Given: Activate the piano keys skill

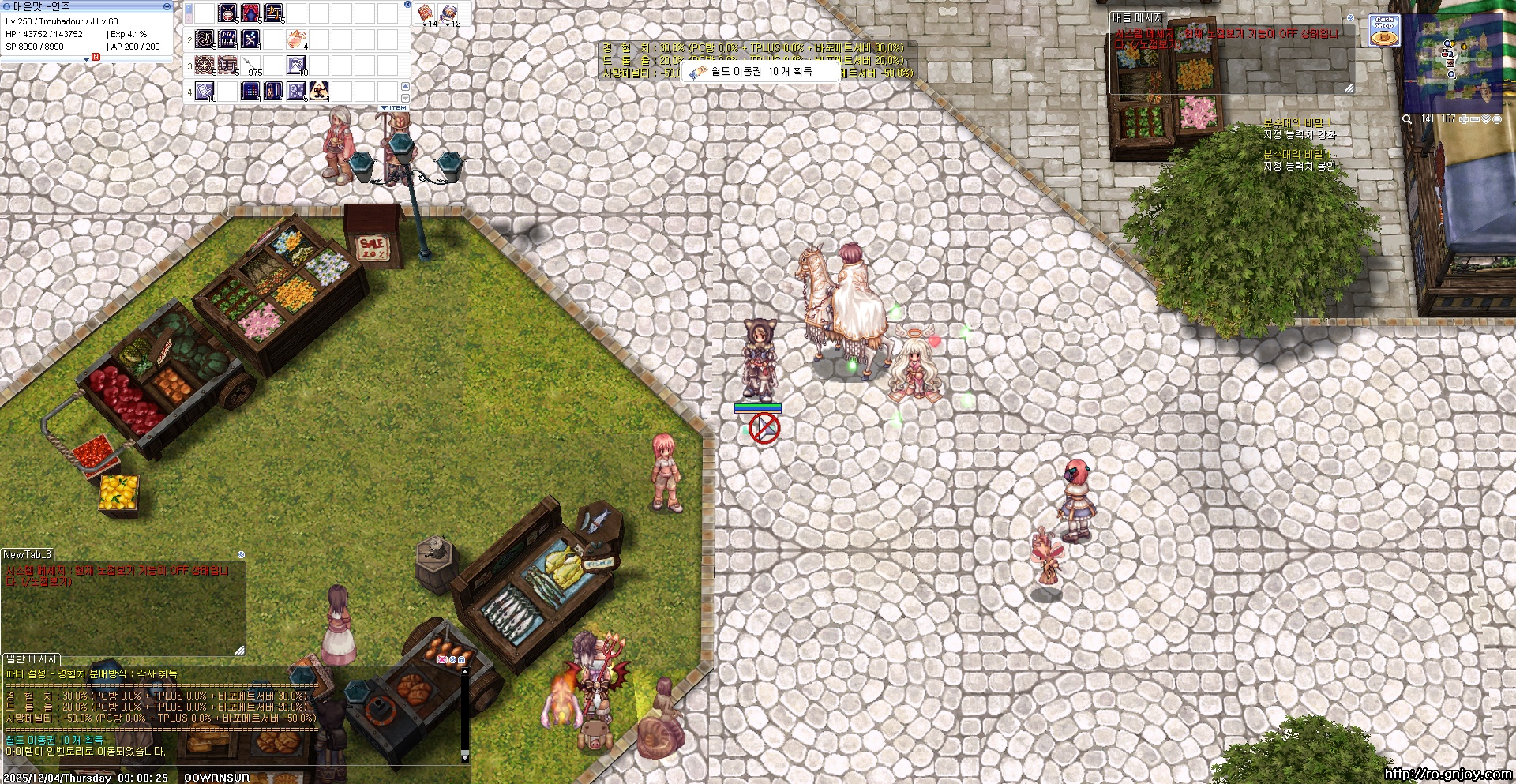Looking at the screenshot, I should pos(227,39).
